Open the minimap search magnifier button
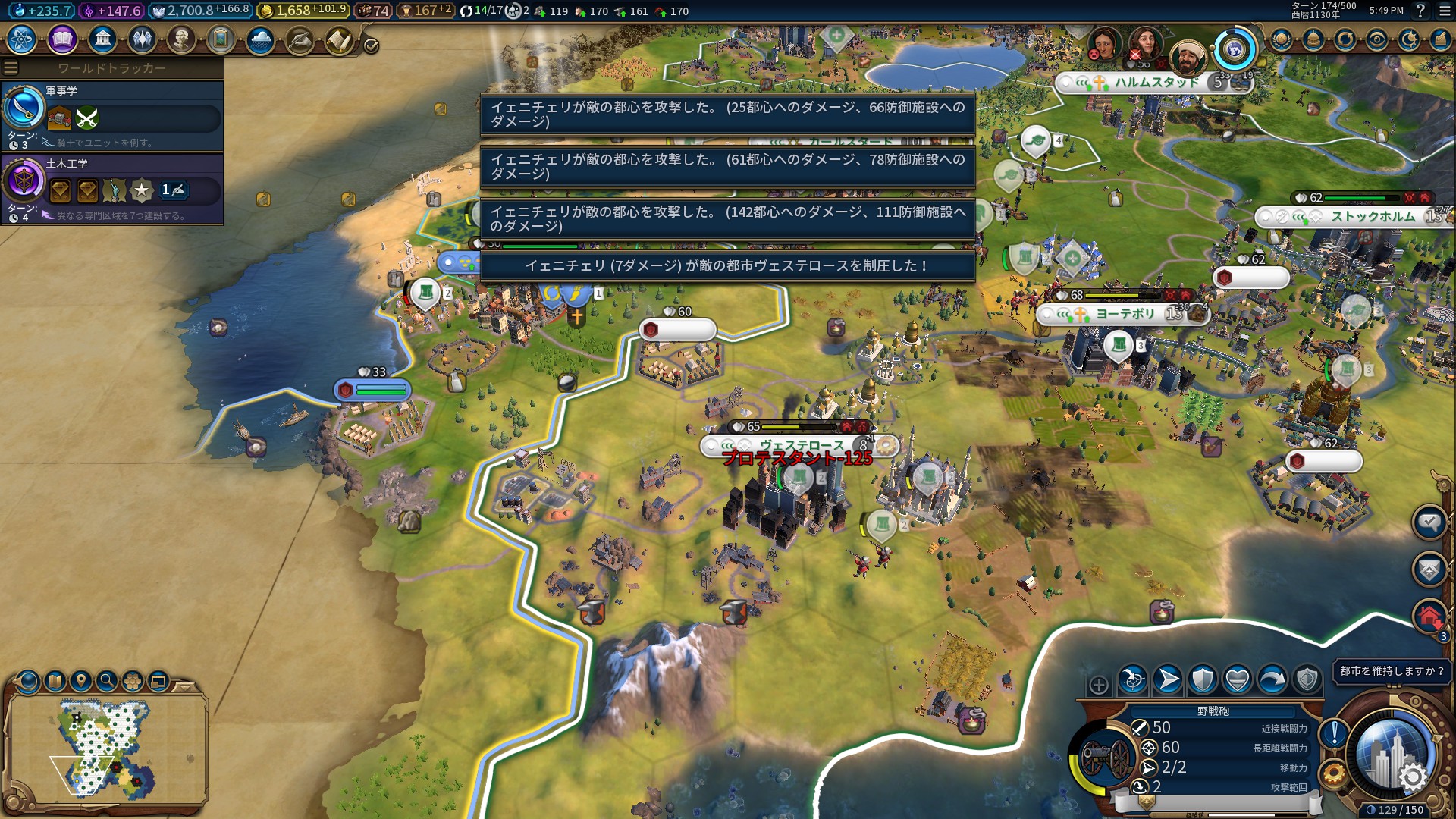Image resolution: width=1456 pixels, height=819 pixels. (x=107, y=681)
